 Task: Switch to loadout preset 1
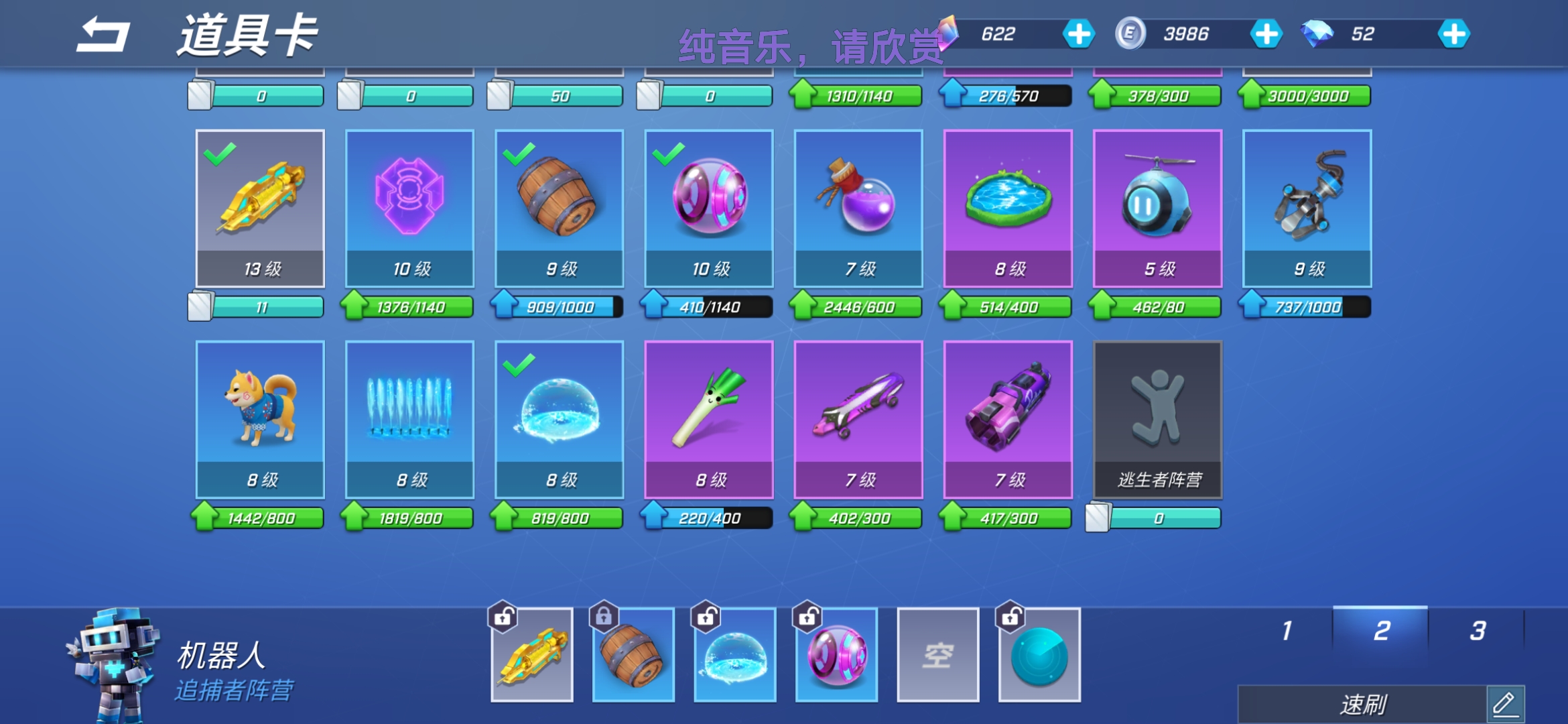point(1287,630)
